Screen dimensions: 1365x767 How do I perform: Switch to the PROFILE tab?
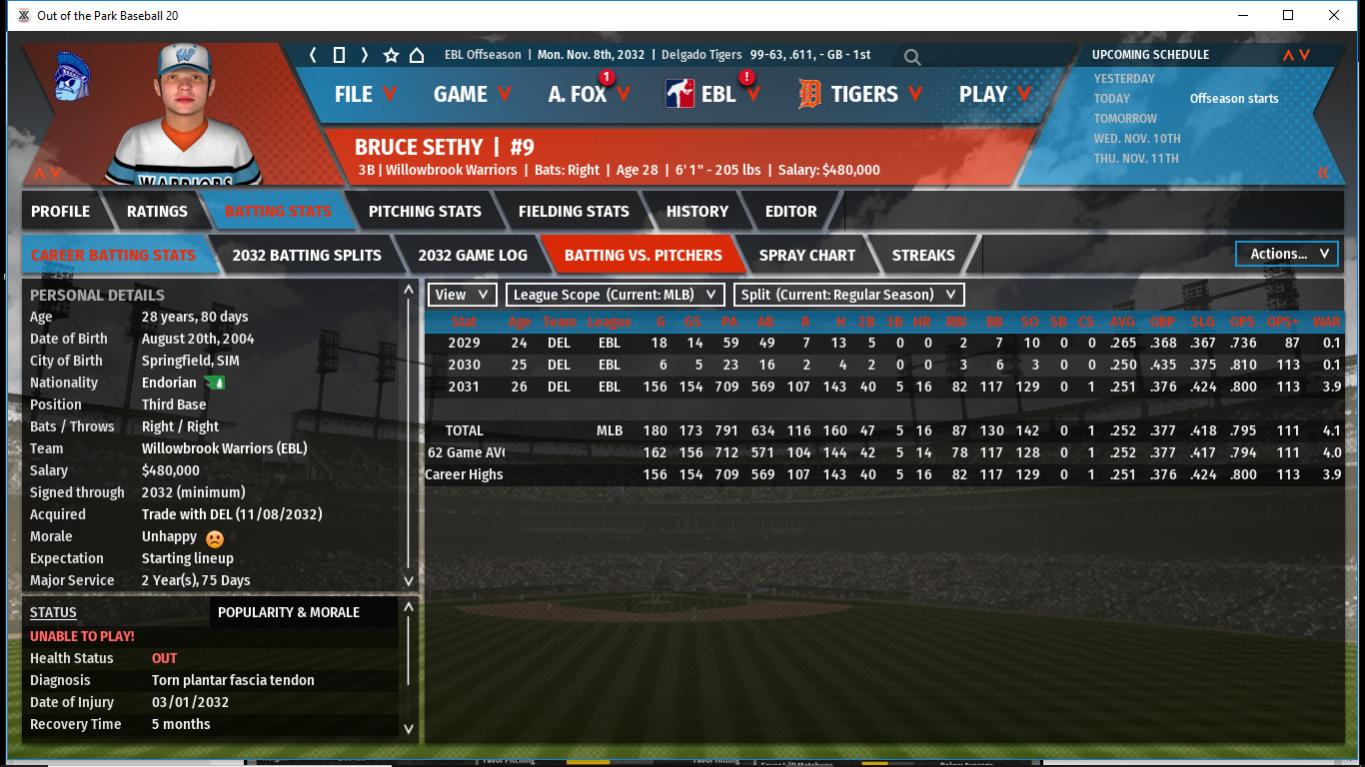60,211
